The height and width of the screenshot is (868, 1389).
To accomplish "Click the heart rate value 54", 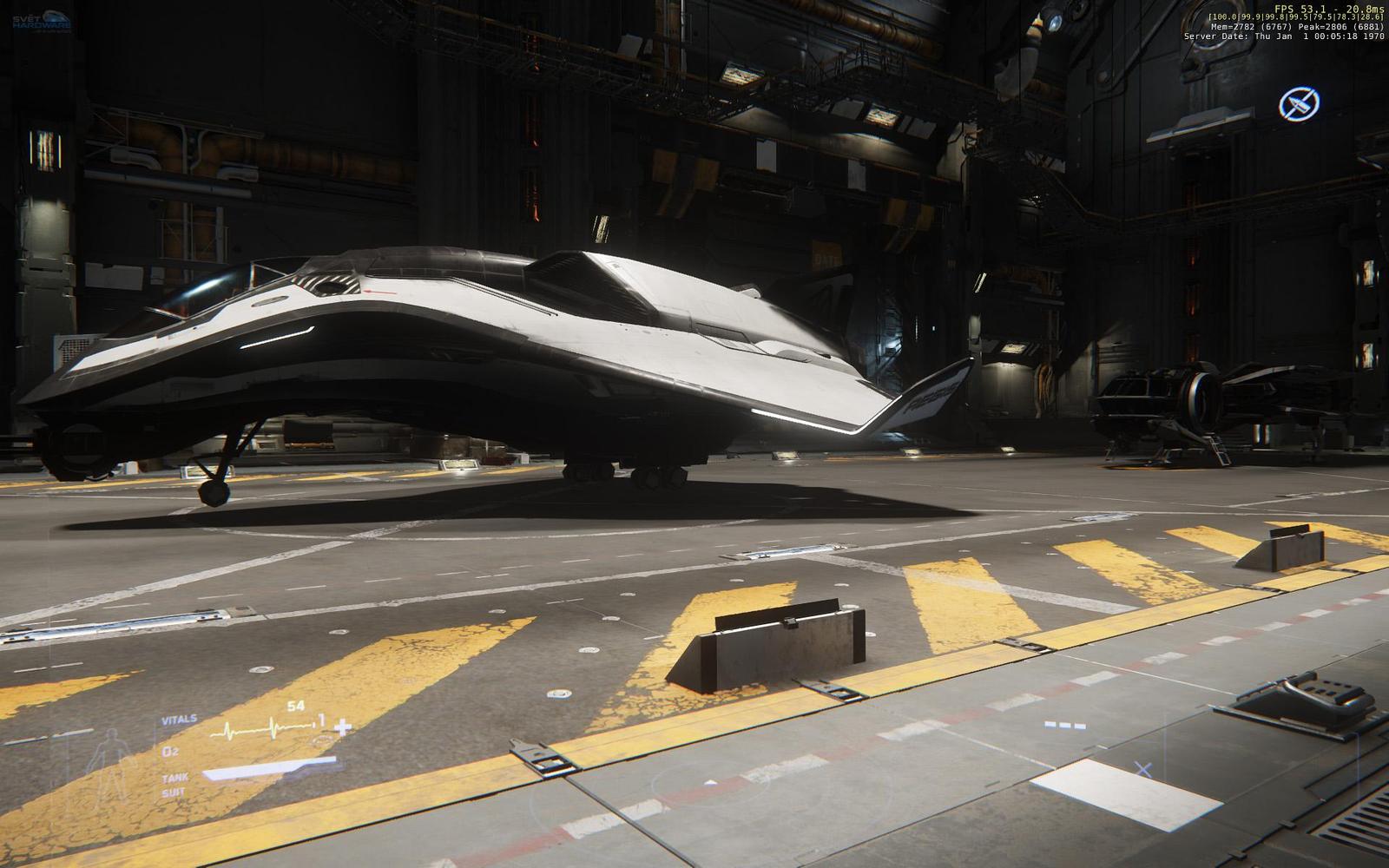I will pos(295,705).
